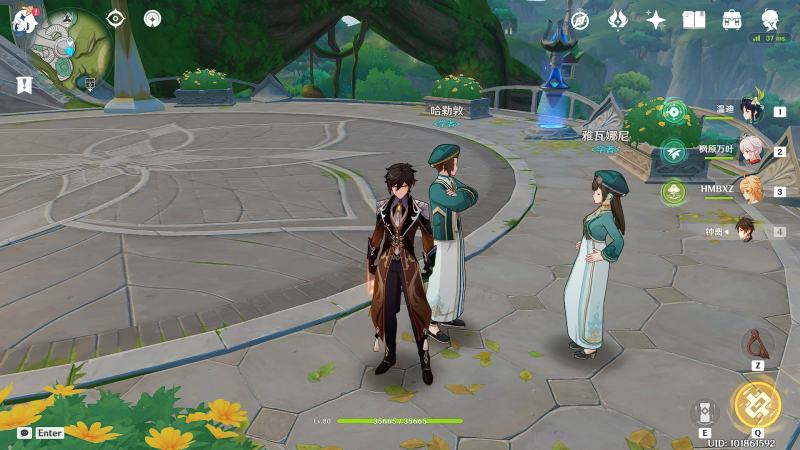Toggle the elemental sight eye icon
Image resolution: width=800 pixels, height=450 pixels.
(x=116, y=18)
